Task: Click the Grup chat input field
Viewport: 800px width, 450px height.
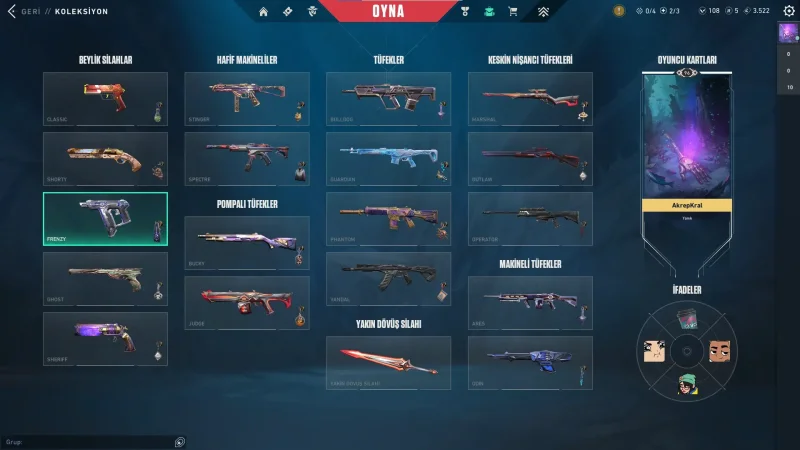Action: (x=85, y=441)
